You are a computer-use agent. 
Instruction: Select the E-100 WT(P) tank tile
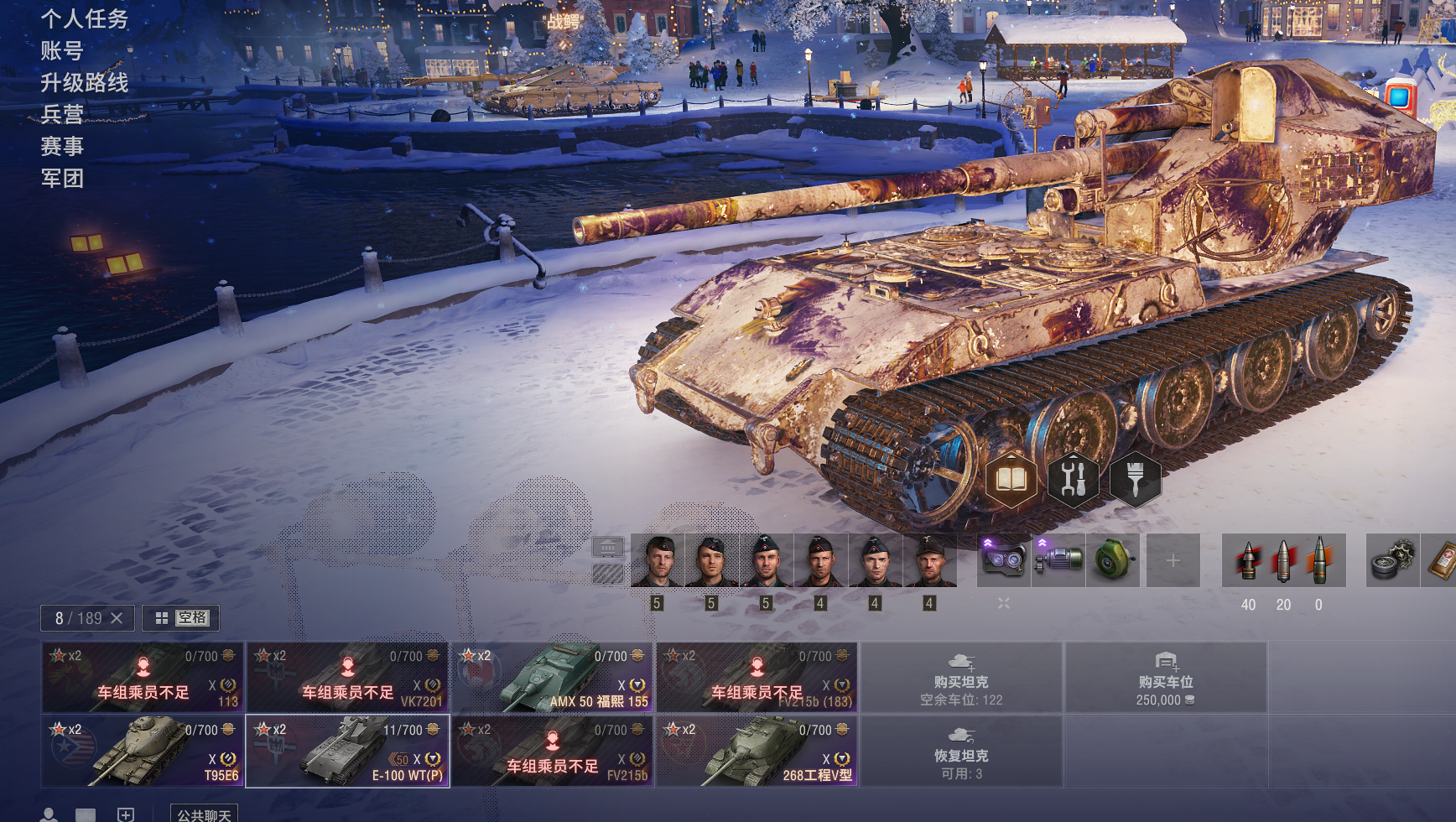click(x=347, y=752)
